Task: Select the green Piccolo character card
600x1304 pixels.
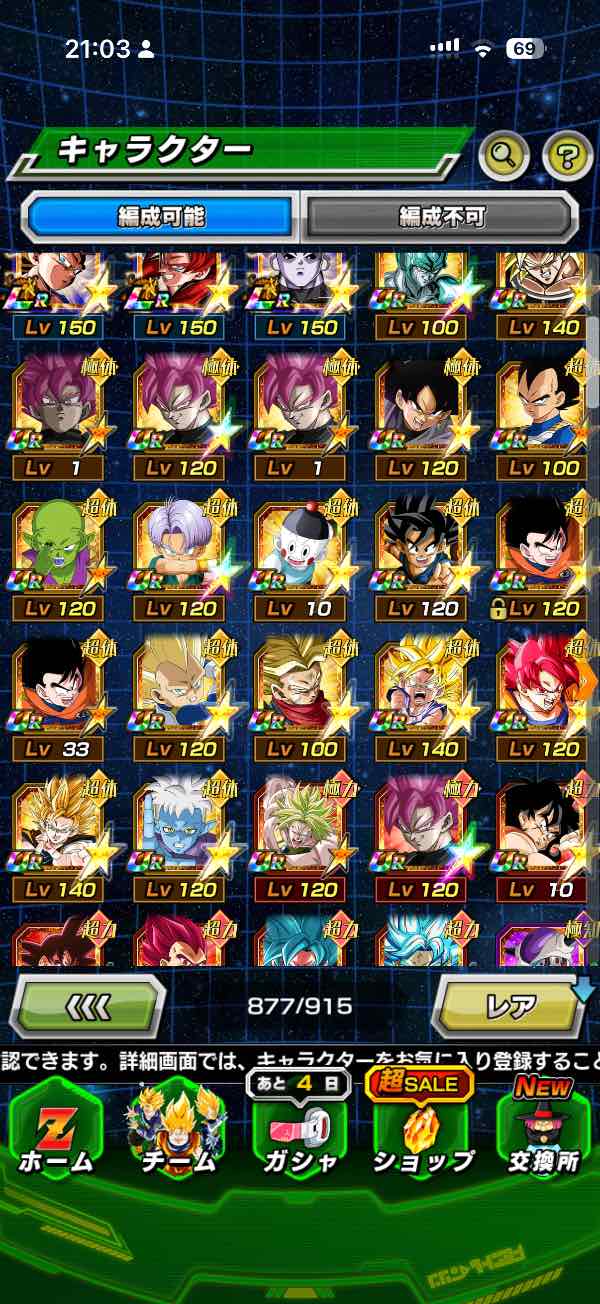Action: click(57, 549)
